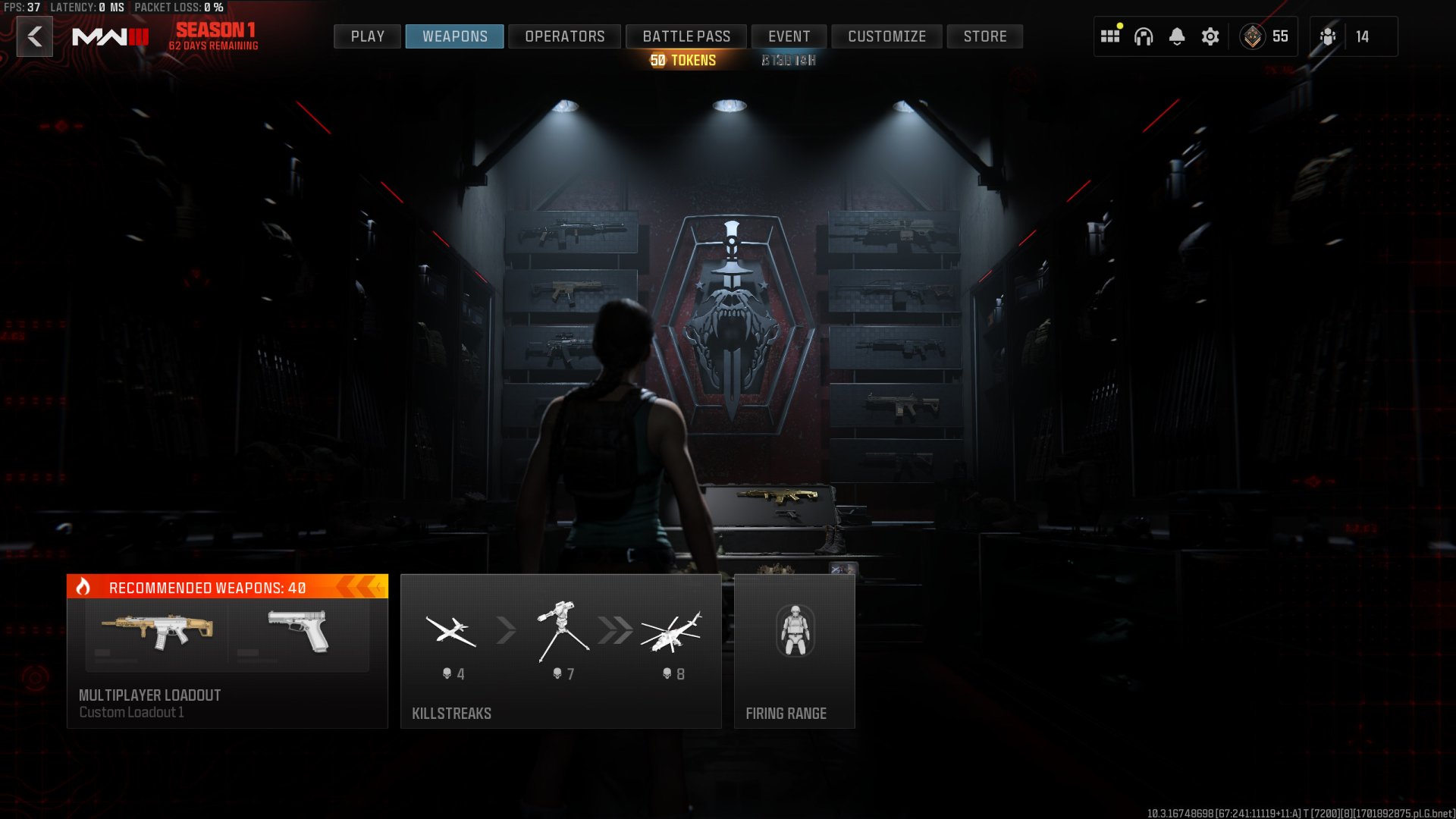Switch to the Event tab
Screen dimensions: 1456x819
(x=789, y=36)
